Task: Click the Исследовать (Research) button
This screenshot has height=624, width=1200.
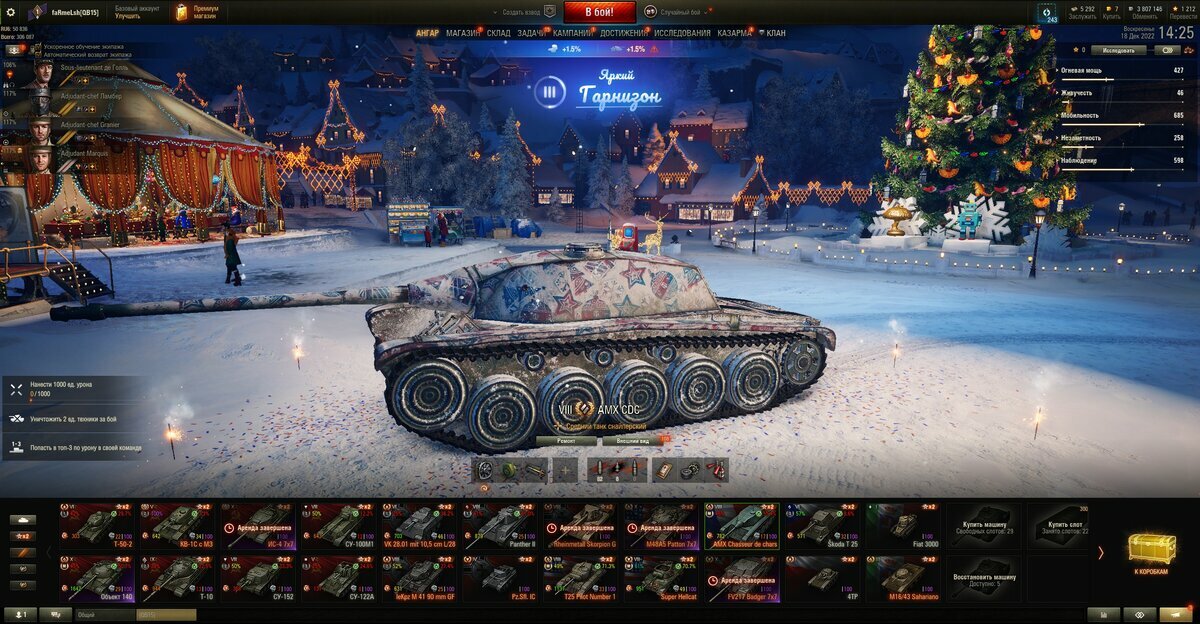Action: point(1118,49)
